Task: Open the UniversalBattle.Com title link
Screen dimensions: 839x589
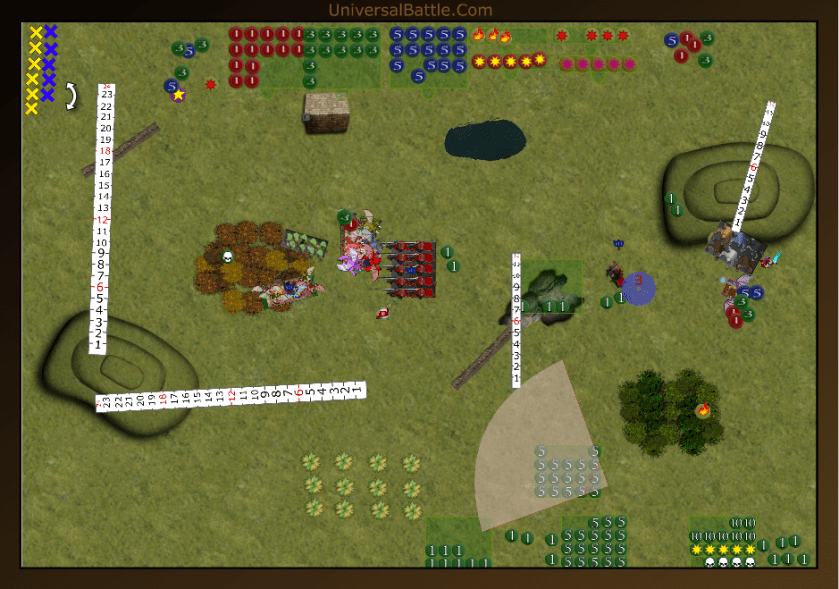Action: tap(410, 10)
